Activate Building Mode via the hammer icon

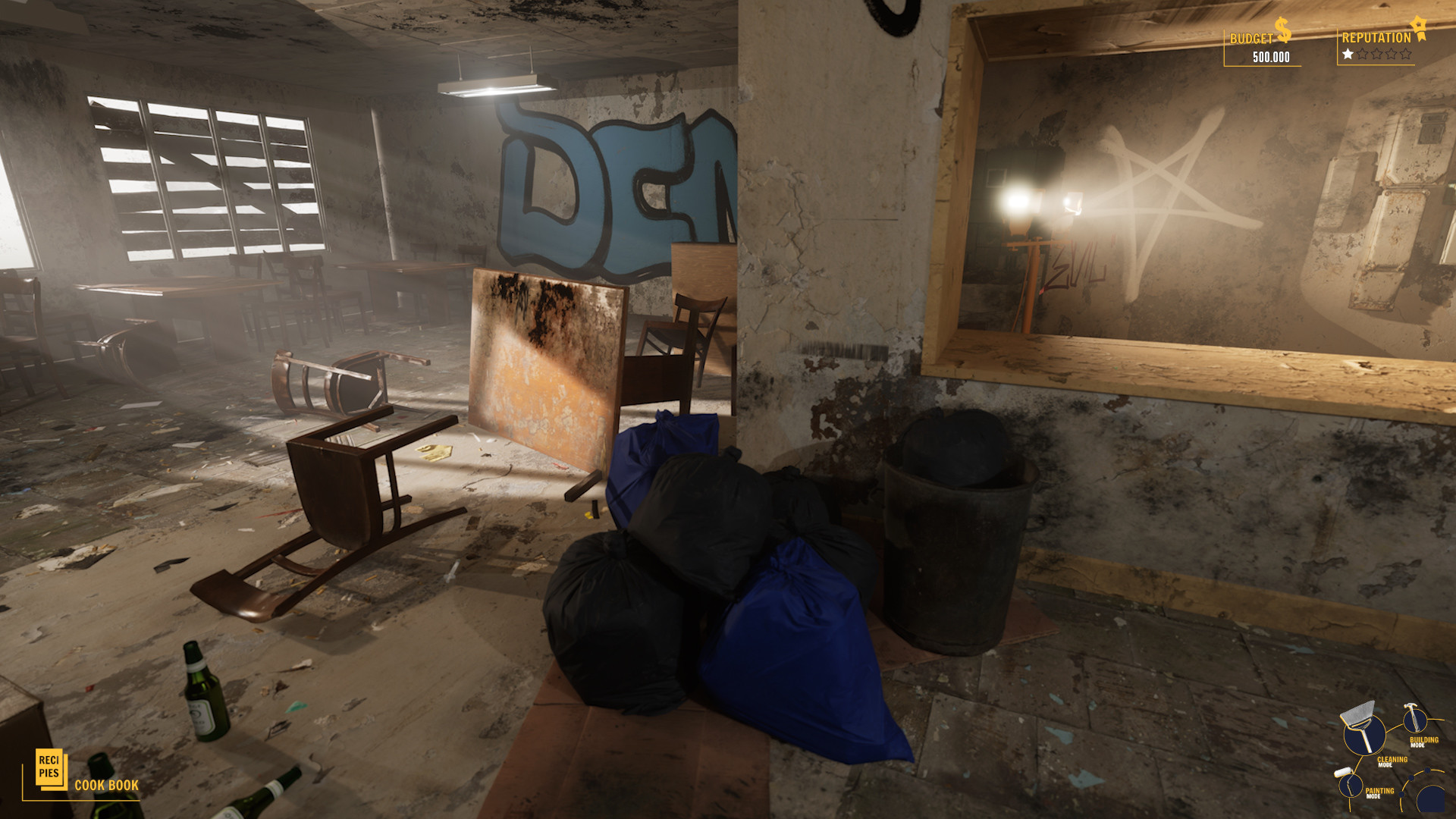1415,719
